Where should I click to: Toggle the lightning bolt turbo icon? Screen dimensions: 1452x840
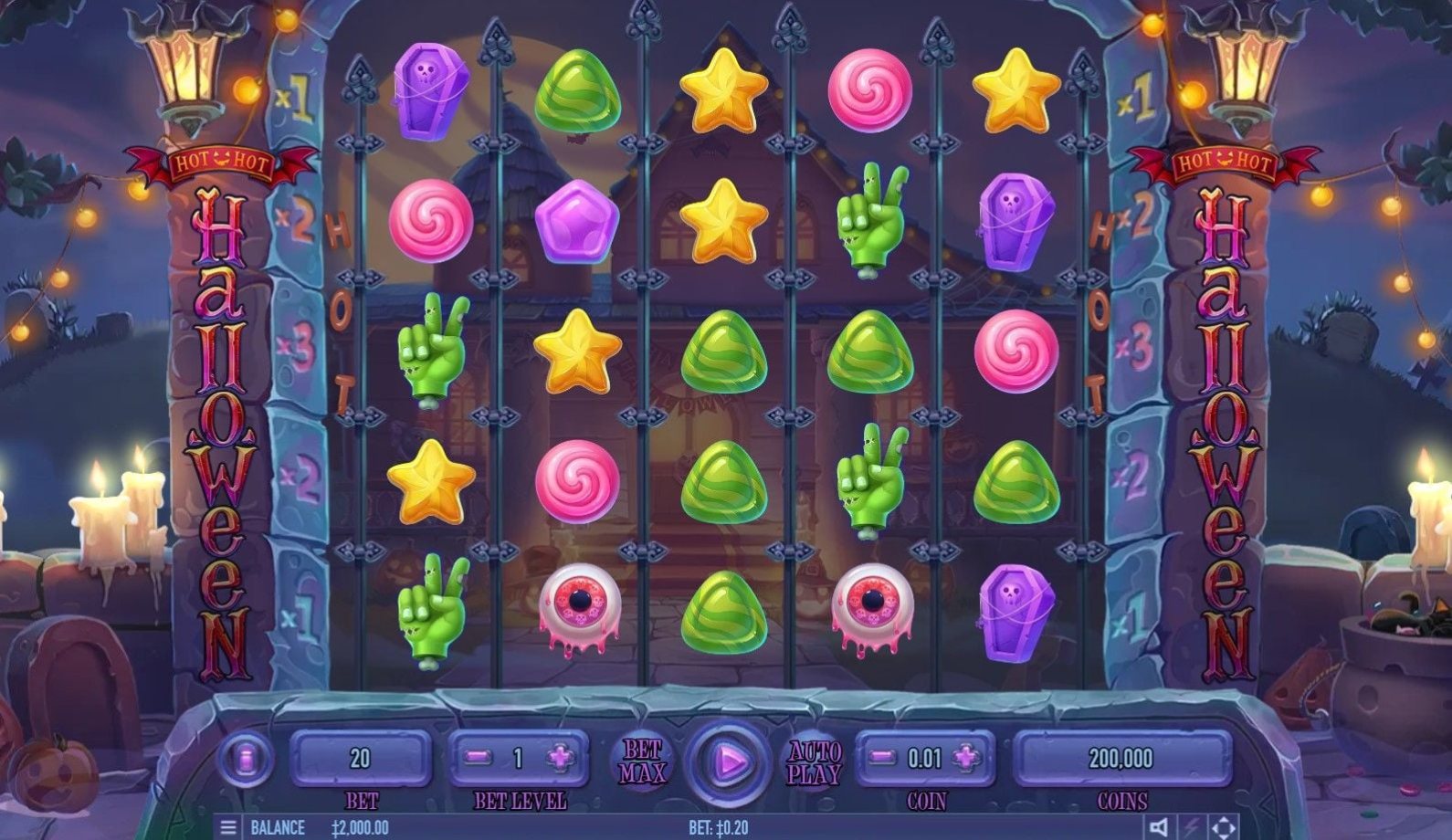1192,827
